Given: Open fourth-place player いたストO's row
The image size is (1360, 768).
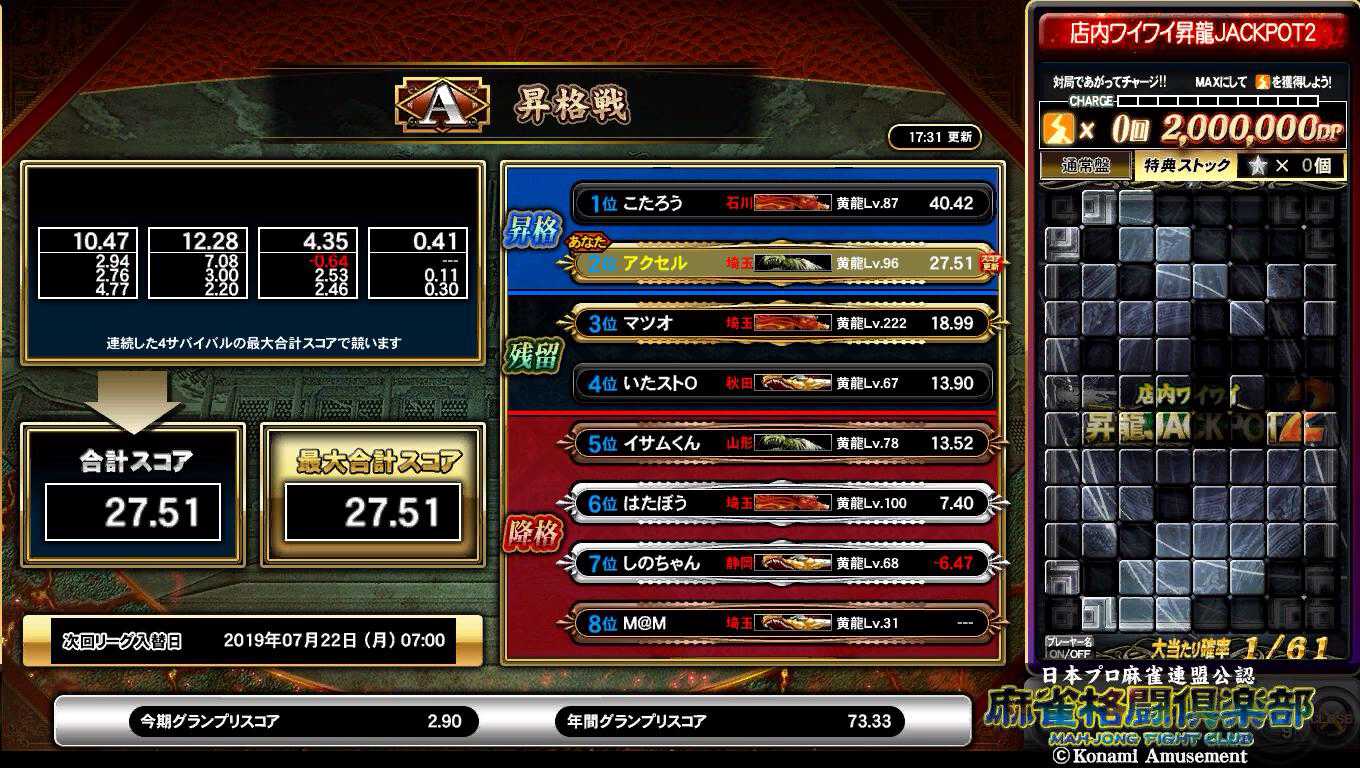Looking at the screenshot, I should [x=782, y=383].
